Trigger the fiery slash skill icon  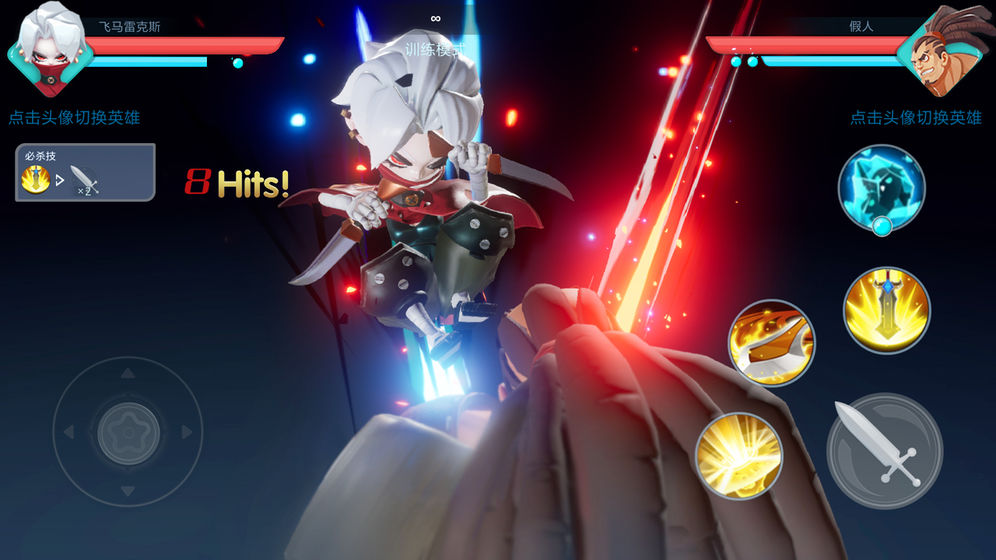771,343
